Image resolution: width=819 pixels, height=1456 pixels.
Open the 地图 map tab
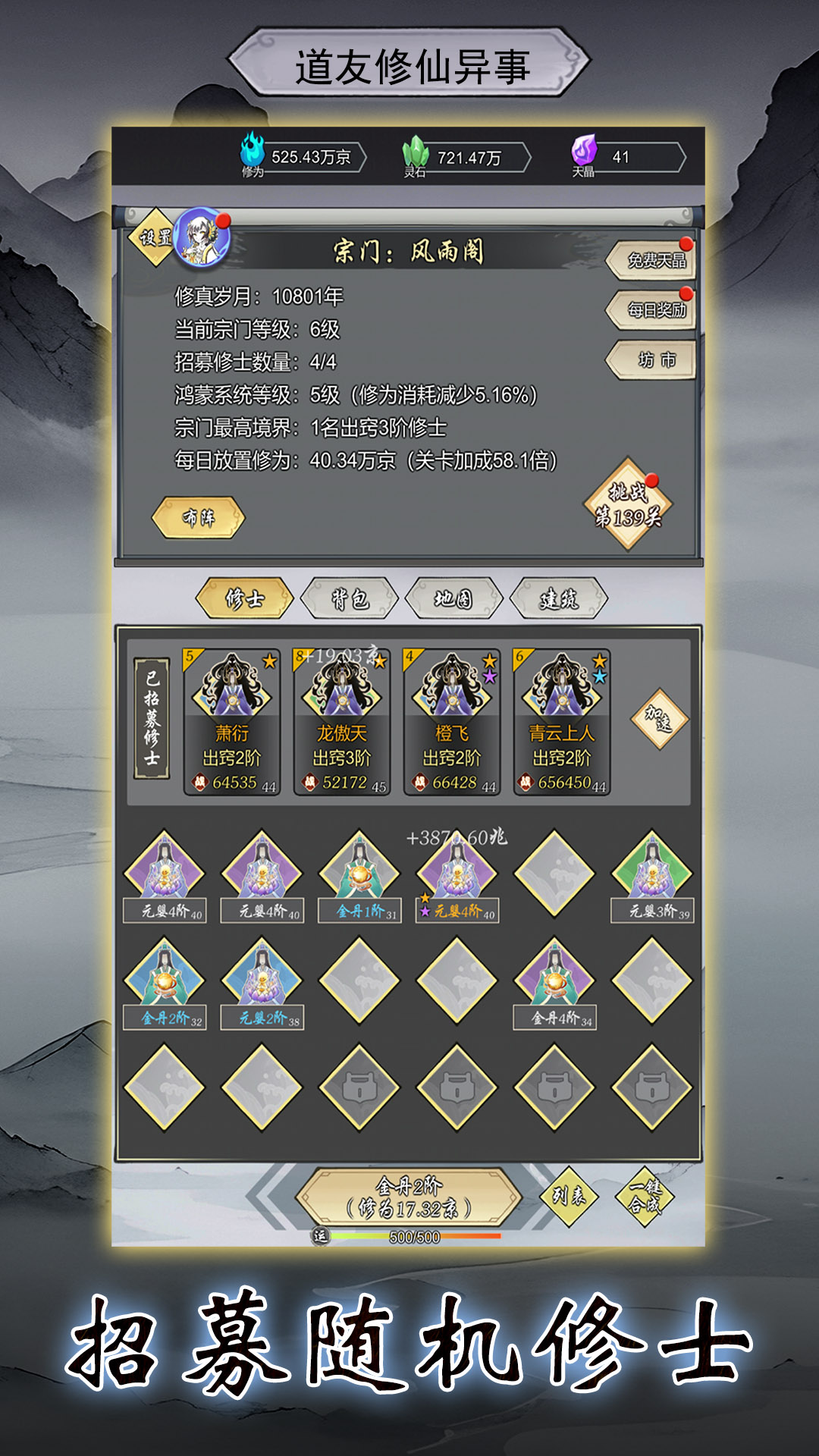coord(453,599)
